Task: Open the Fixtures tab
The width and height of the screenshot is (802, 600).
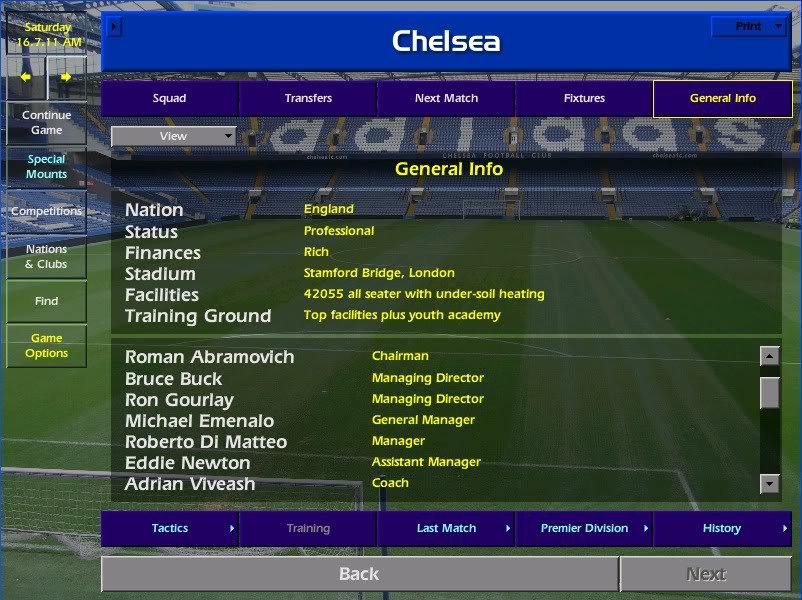Action: pyautogui.click(x=584, y=98)
